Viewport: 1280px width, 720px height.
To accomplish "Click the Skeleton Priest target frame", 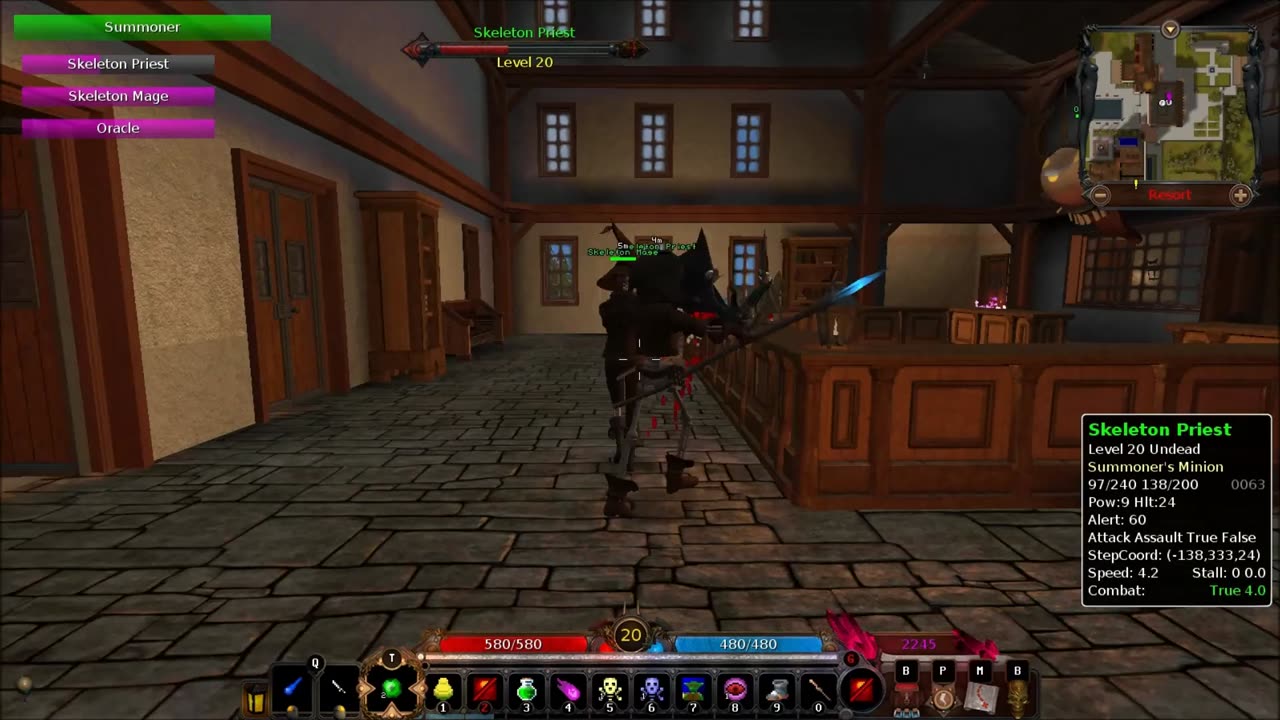I will pos(524,46).
